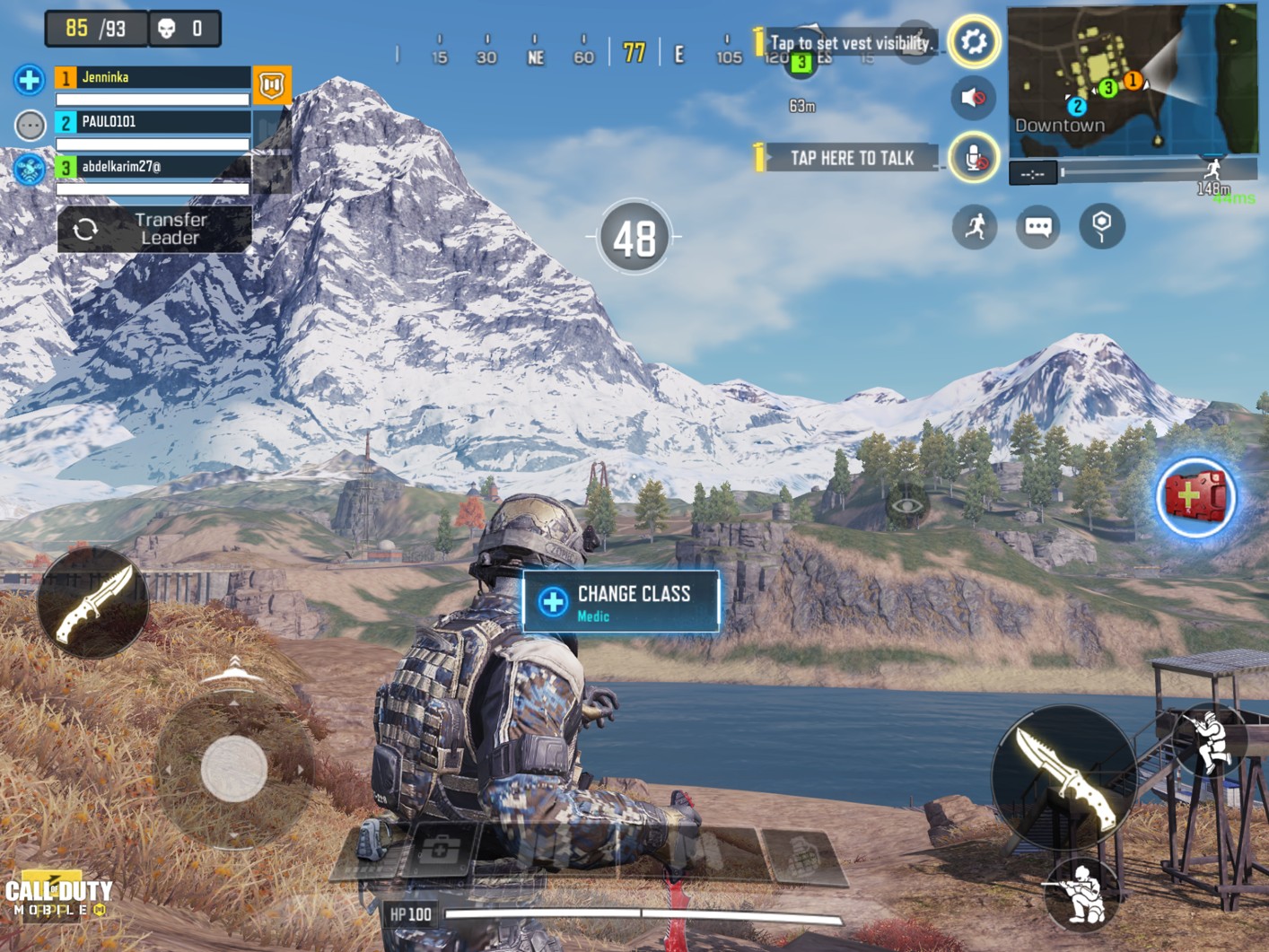Jump using the vaulting soldier icon

tap(1211, 740)
